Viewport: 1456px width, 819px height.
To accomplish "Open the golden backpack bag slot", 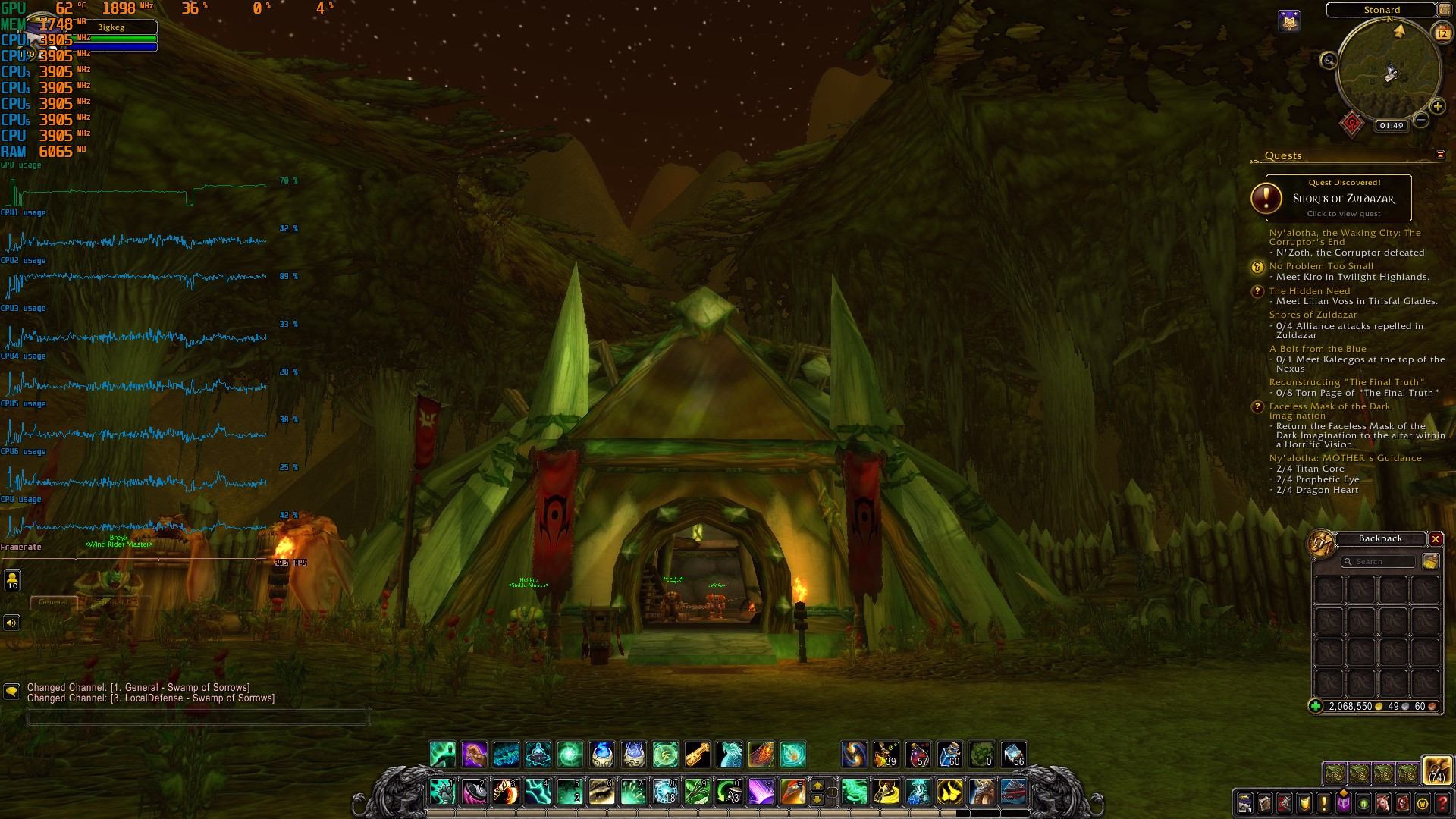I will [1436, 770].
